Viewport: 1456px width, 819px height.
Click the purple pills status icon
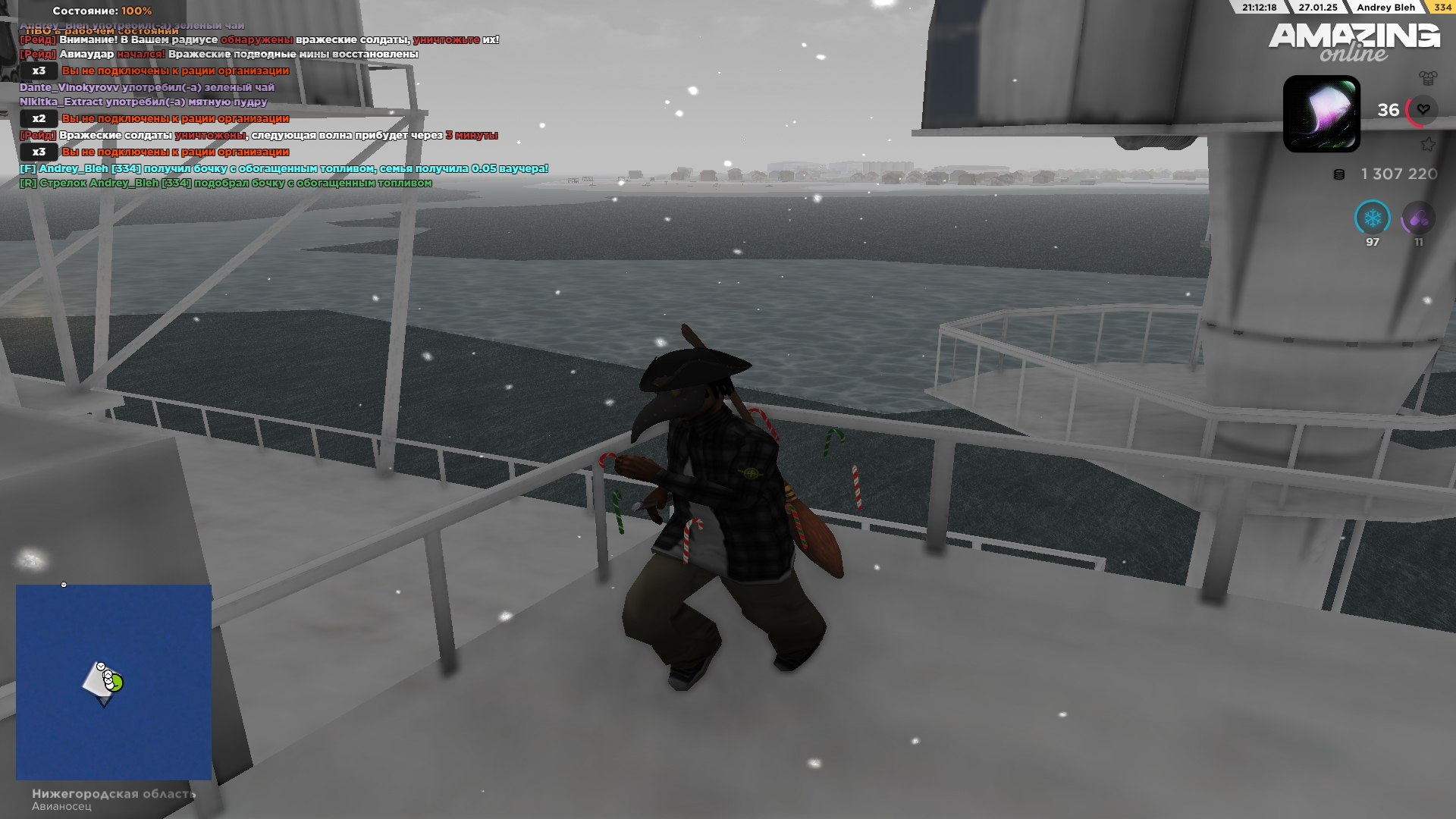pos(1418,219)
